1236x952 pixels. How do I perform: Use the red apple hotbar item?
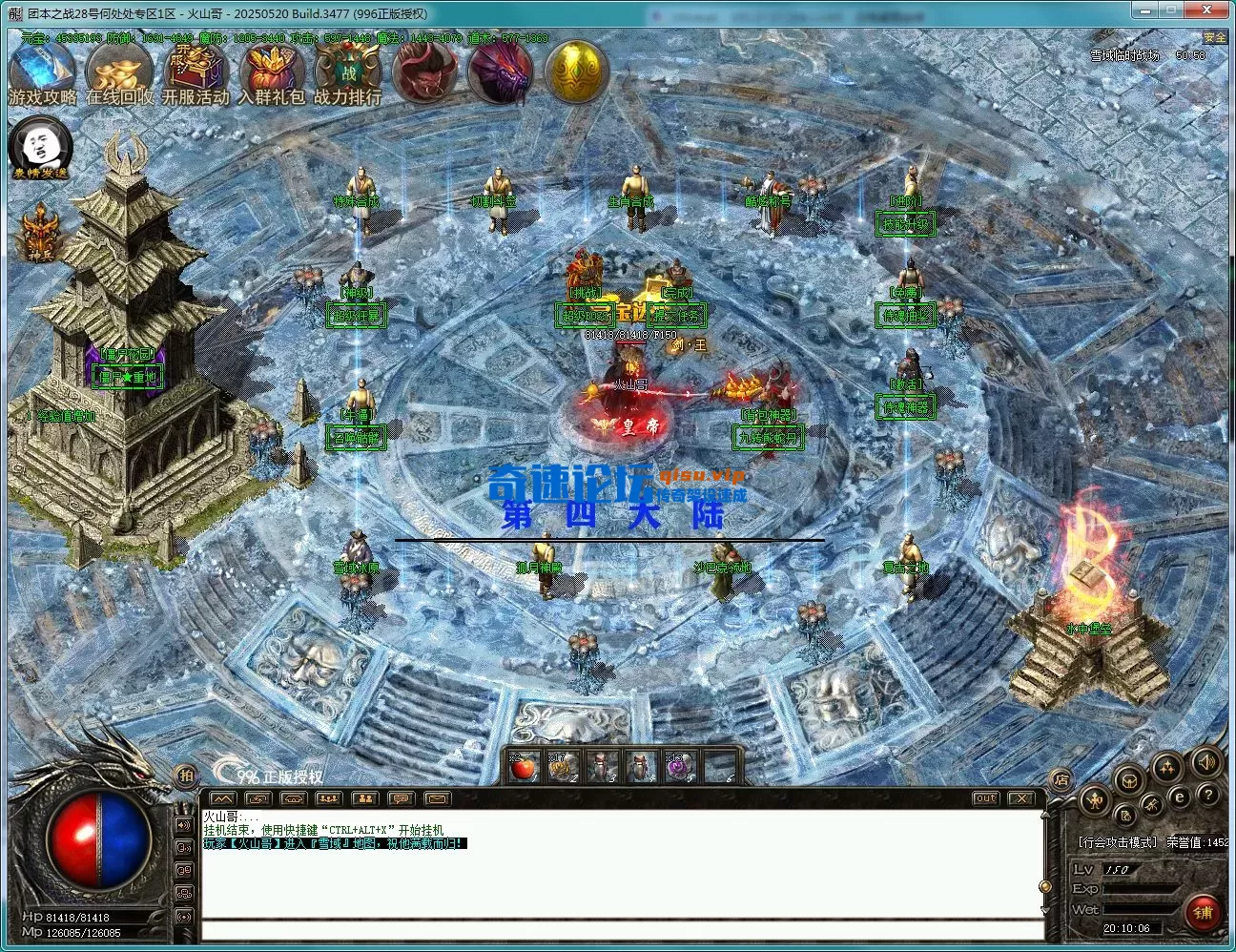[x=521, y=766]
